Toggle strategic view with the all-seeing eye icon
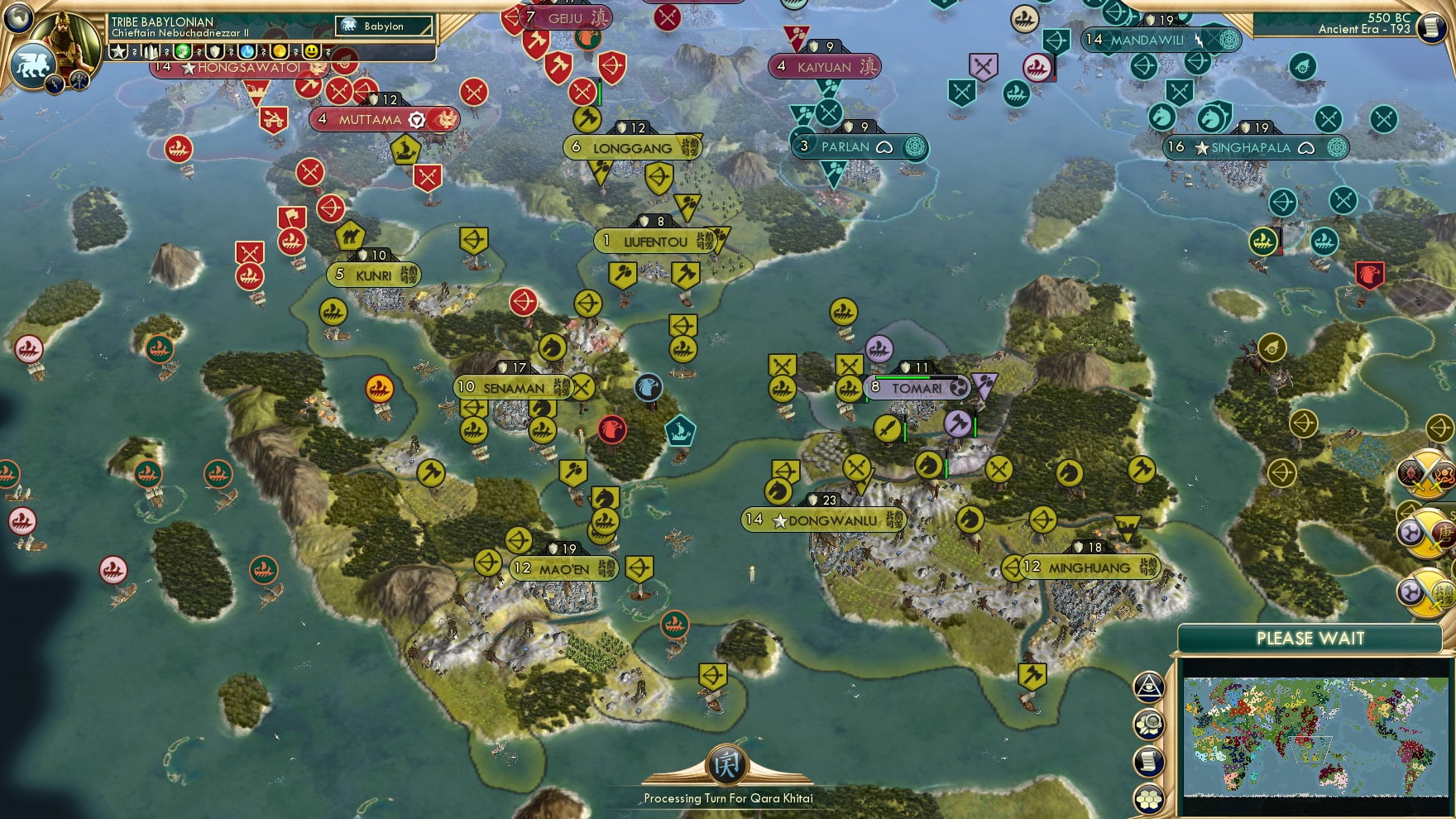This screenshot has width=1456, height=819. (x=1148, y=686)
